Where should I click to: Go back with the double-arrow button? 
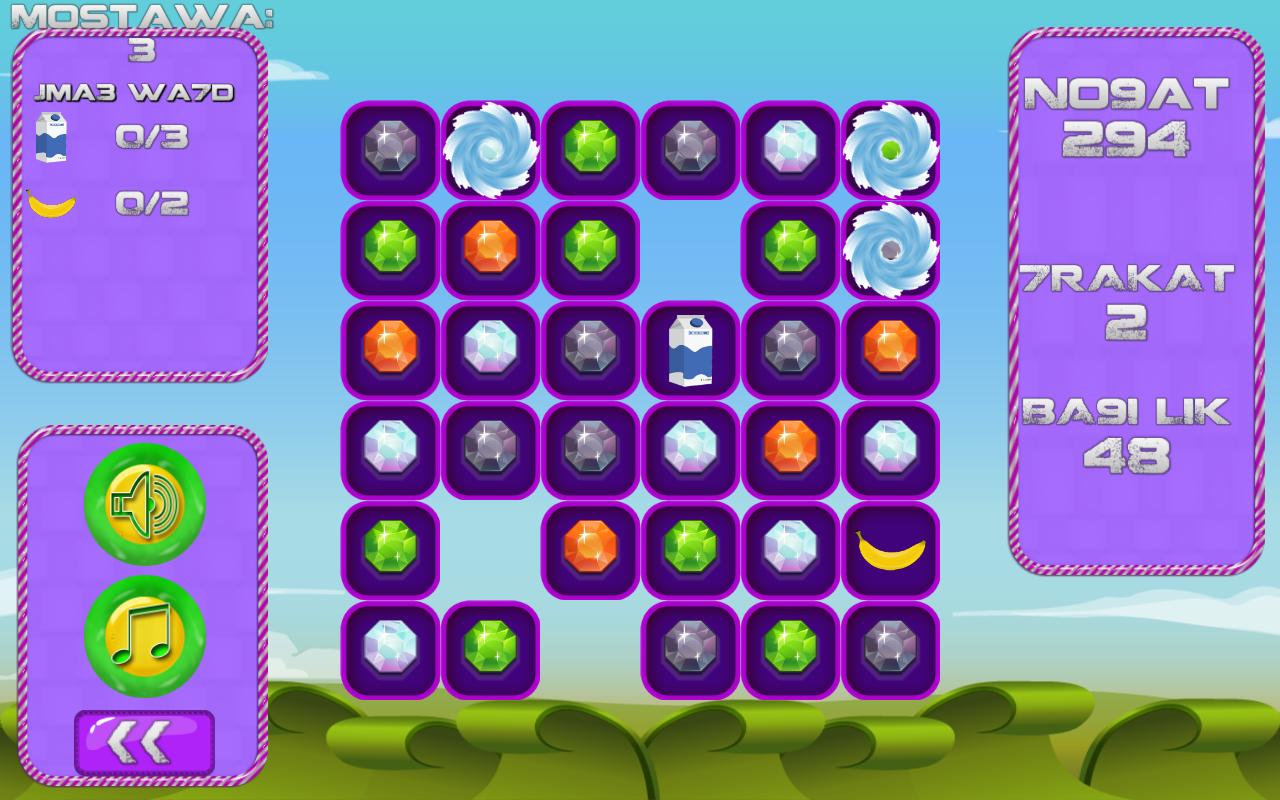point(144,742)
